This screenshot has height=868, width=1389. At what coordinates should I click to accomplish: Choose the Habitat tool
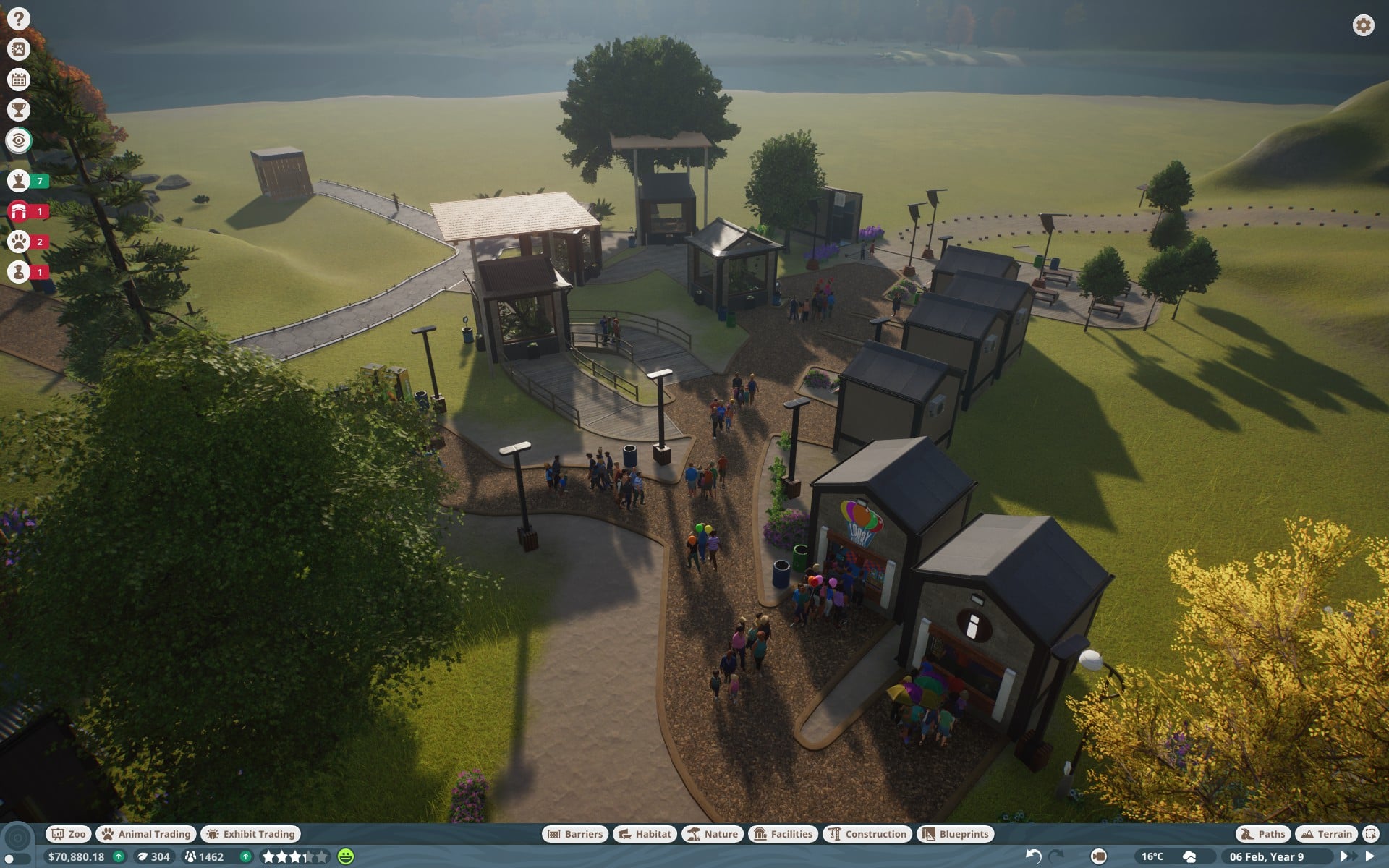tap(645, 834)
